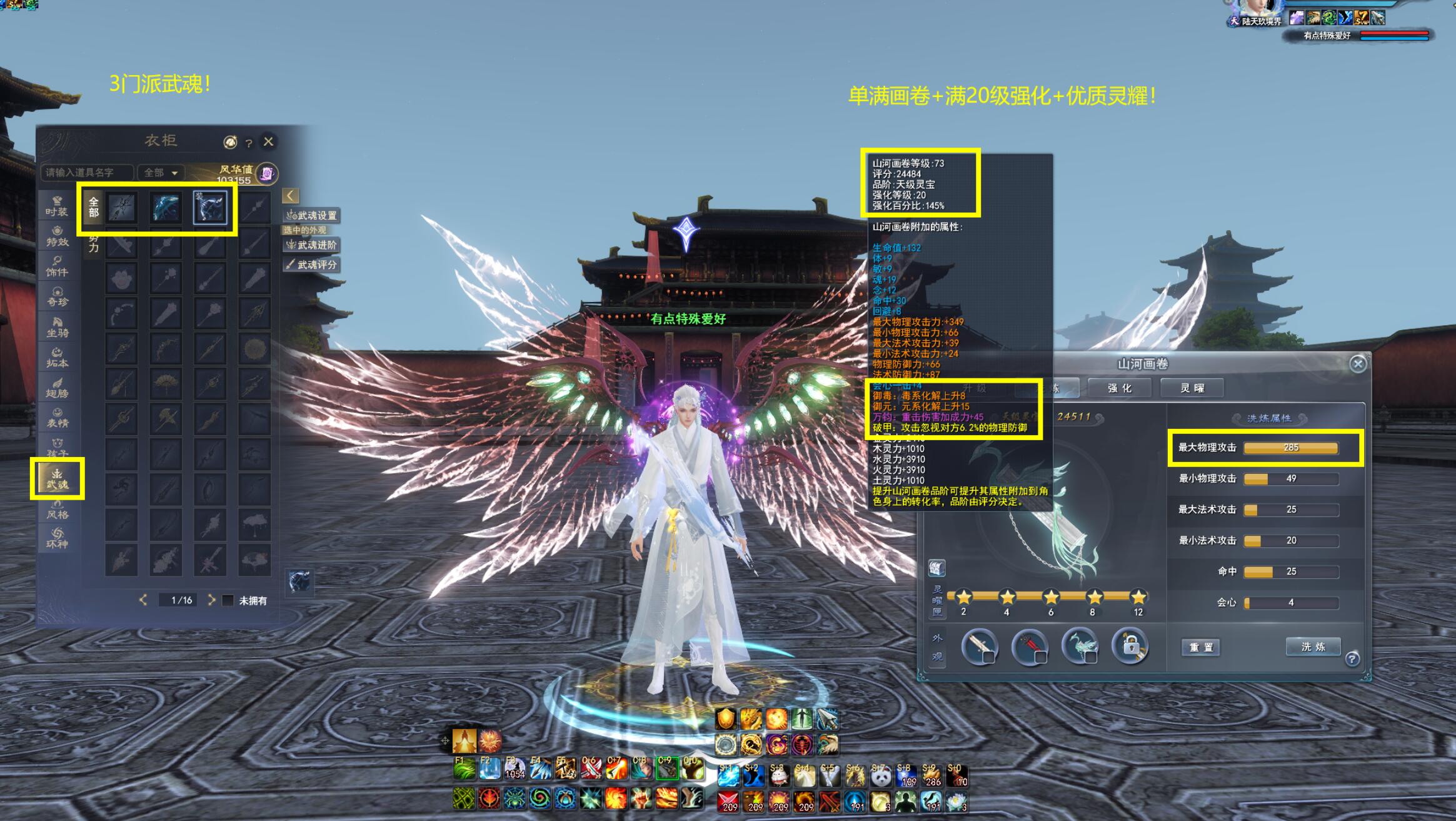
Task: Open 武魂评分 rating
Action: (312, 264)
